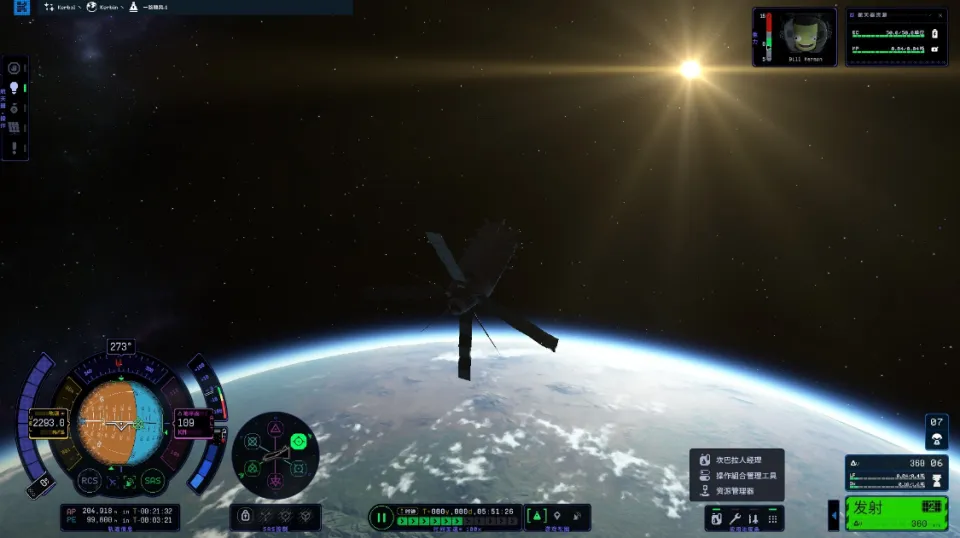
Task: Click the map pin icon near the timer
Action: (557, 516)
